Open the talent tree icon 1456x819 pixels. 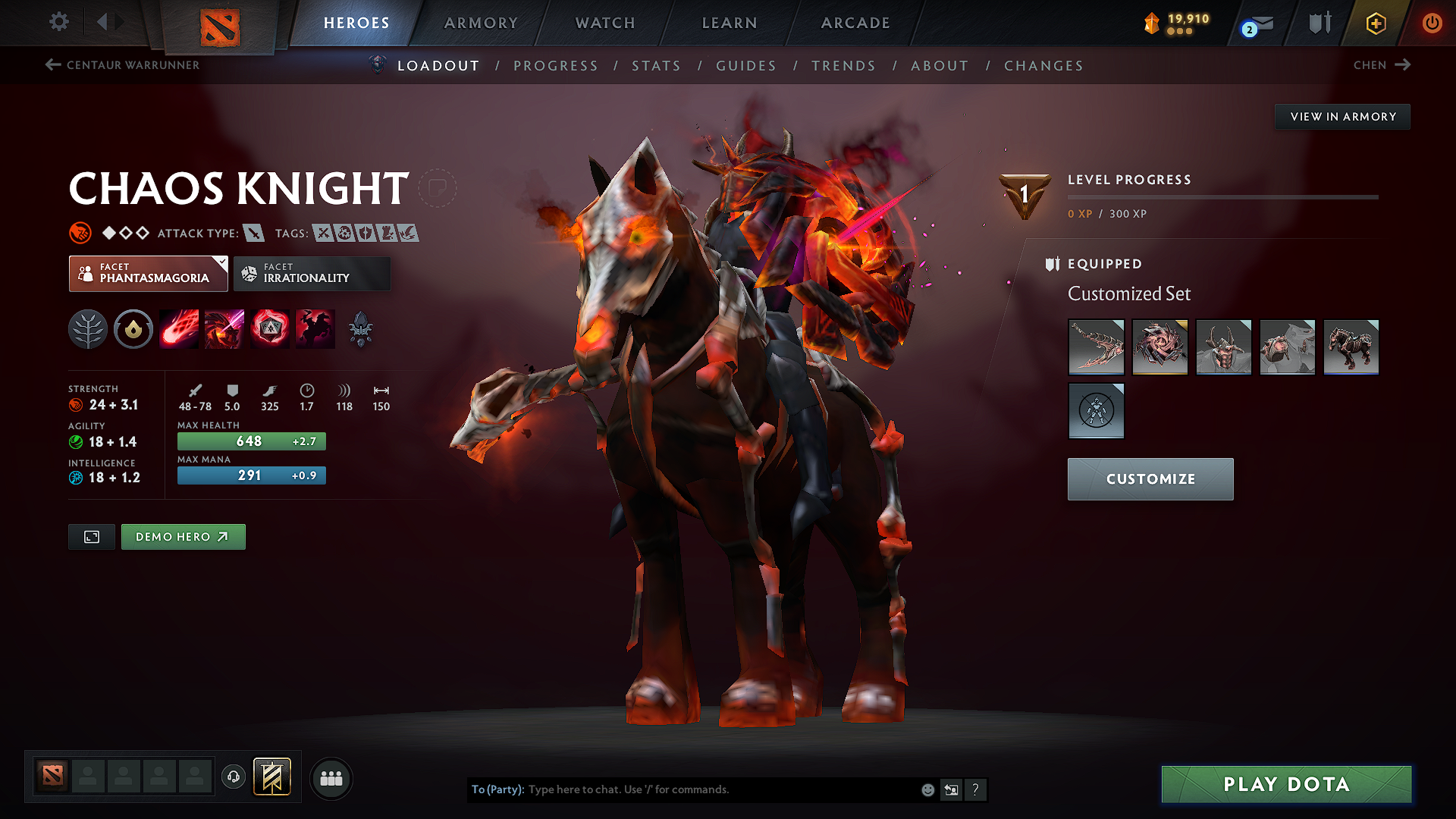88,328
